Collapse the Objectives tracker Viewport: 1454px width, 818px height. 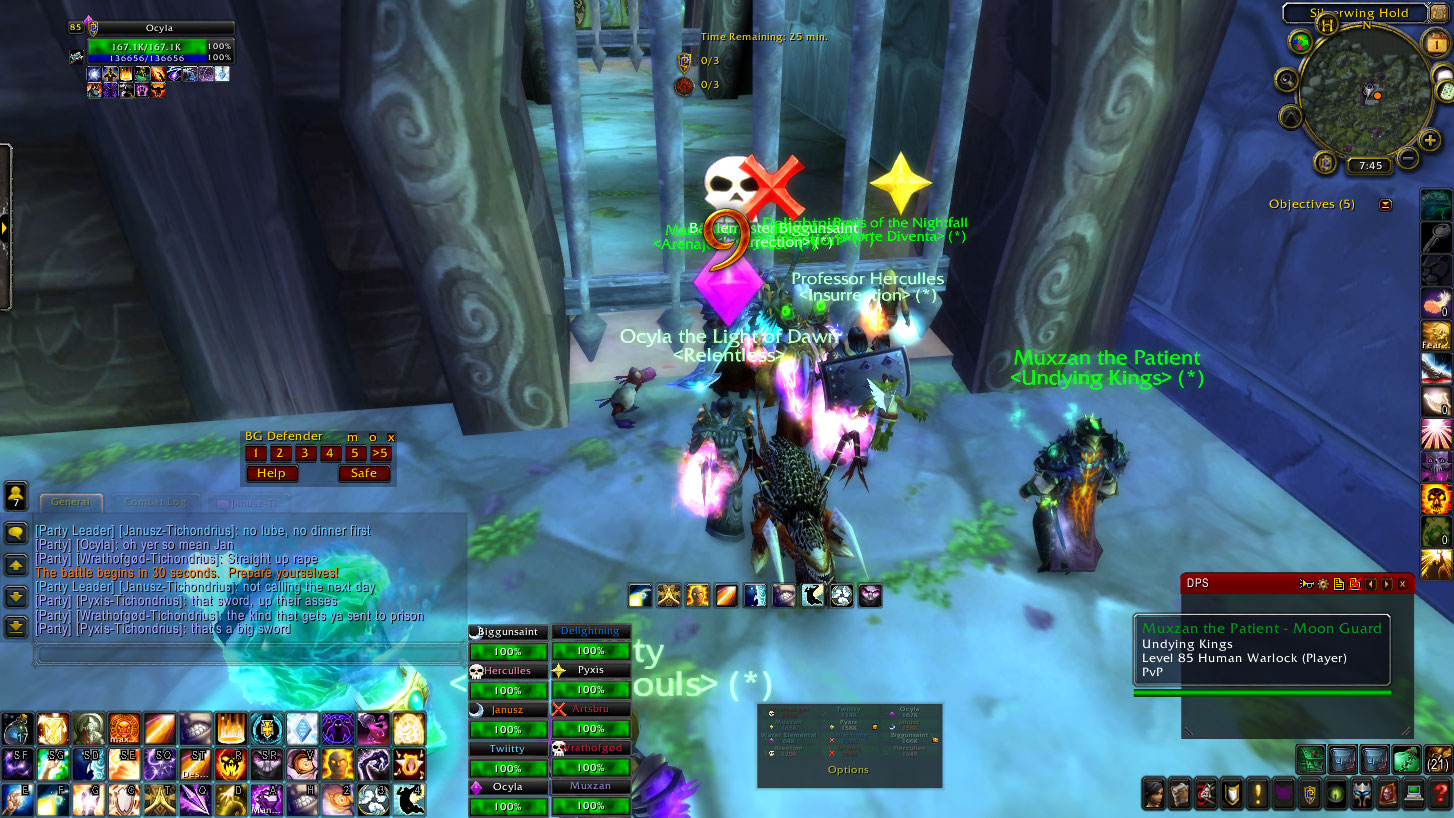(1385, 204)
